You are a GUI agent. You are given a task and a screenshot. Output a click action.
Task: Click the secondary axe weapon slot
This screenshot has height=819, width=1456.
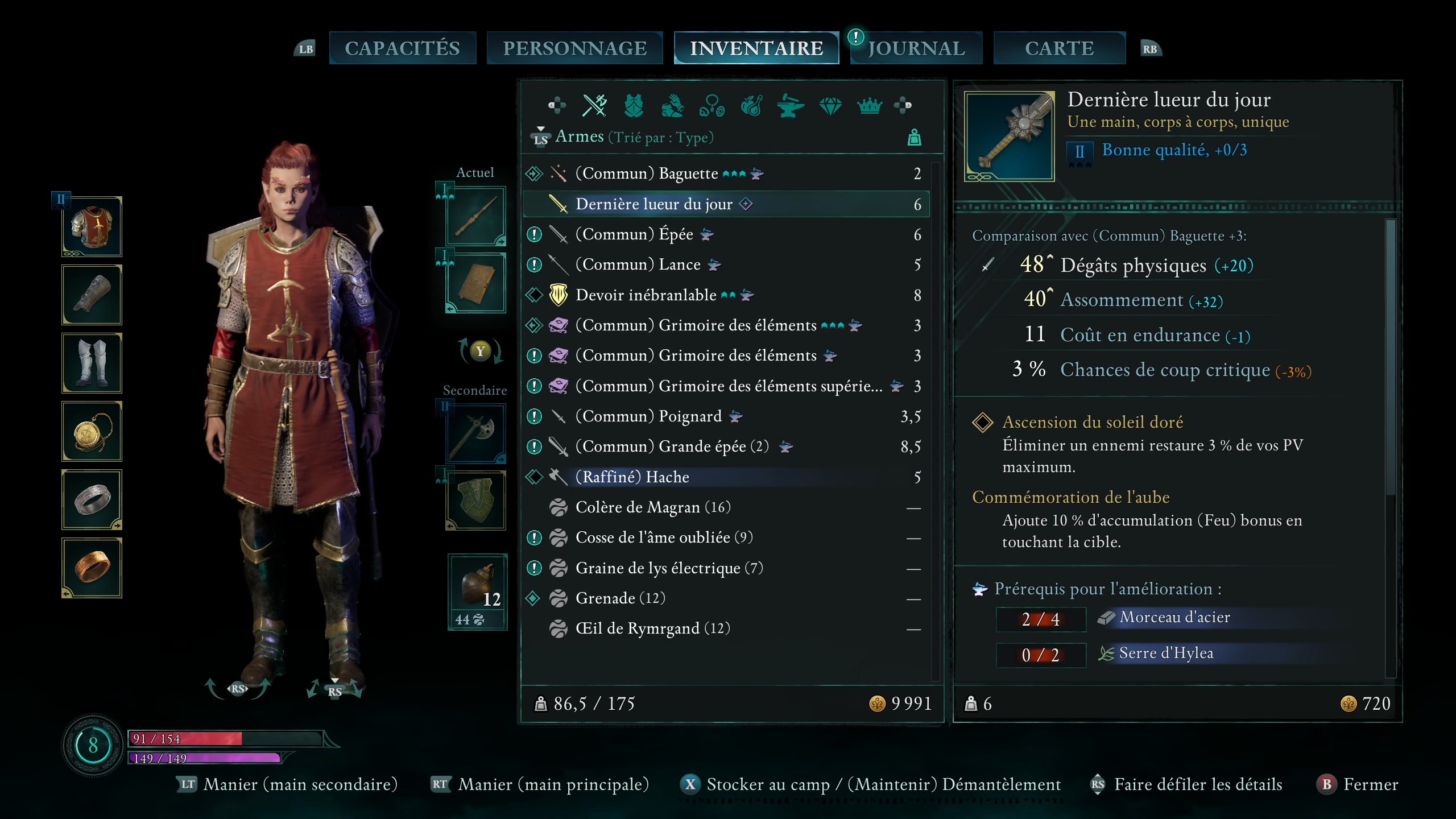click(476, 433)
